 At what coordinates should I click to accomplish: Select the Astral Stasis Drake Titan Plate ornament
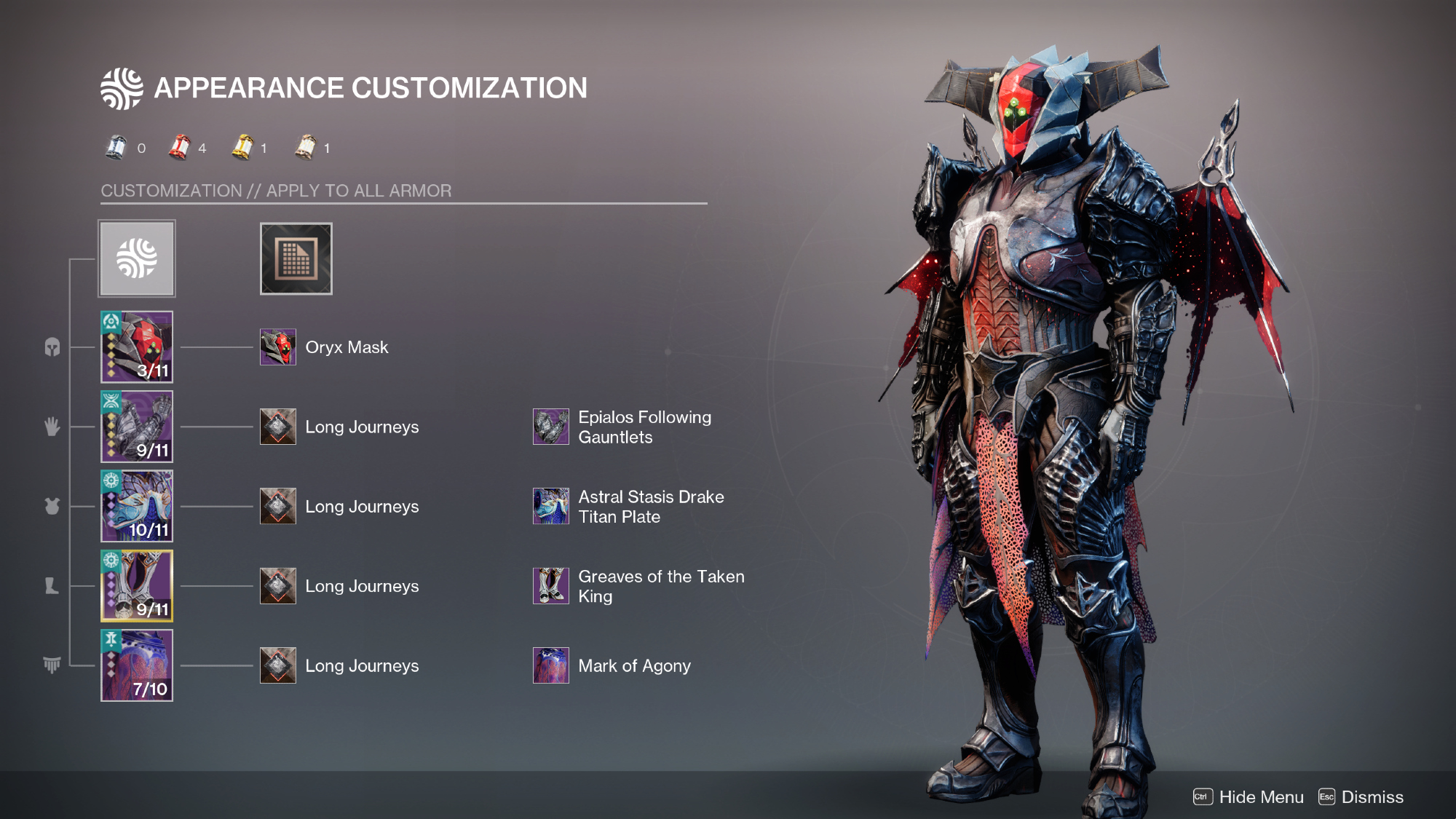click(x=551, y=506)
